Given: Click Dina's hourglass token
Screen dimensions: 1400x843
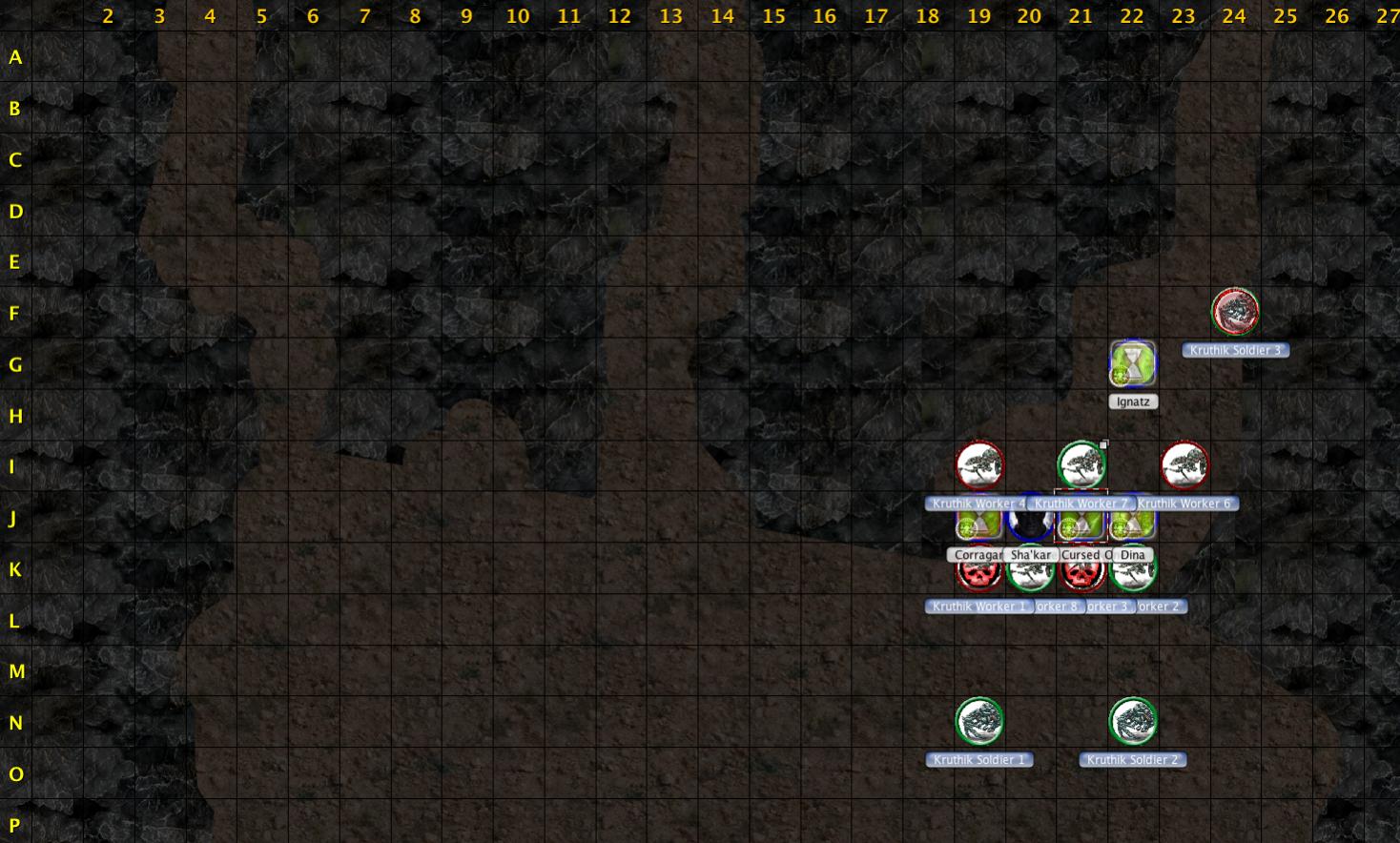Looking at the screenshot, I should tap(1133, 523).
